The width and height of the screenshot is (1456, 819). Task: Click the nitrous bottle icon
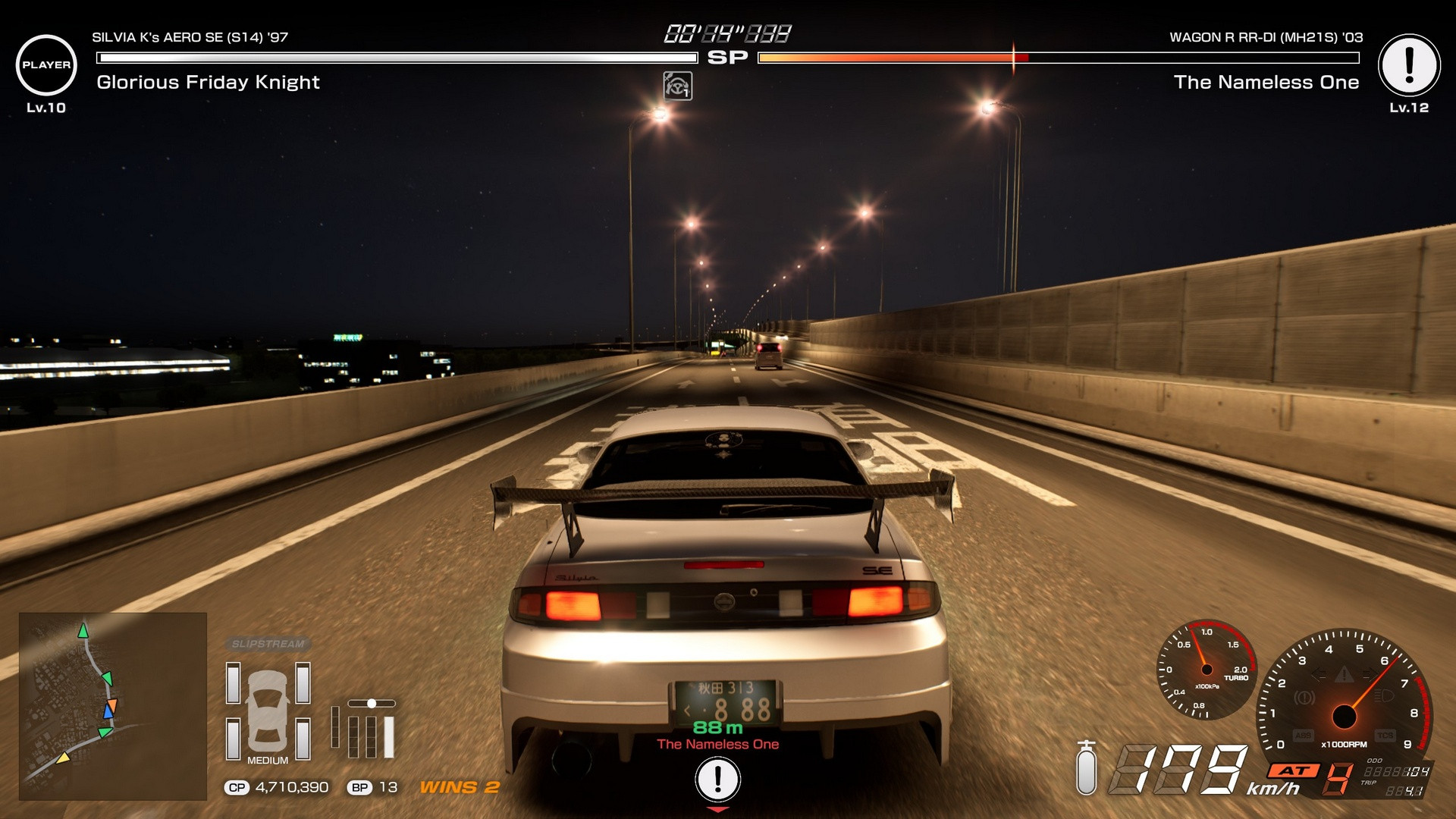(1087, 768)
